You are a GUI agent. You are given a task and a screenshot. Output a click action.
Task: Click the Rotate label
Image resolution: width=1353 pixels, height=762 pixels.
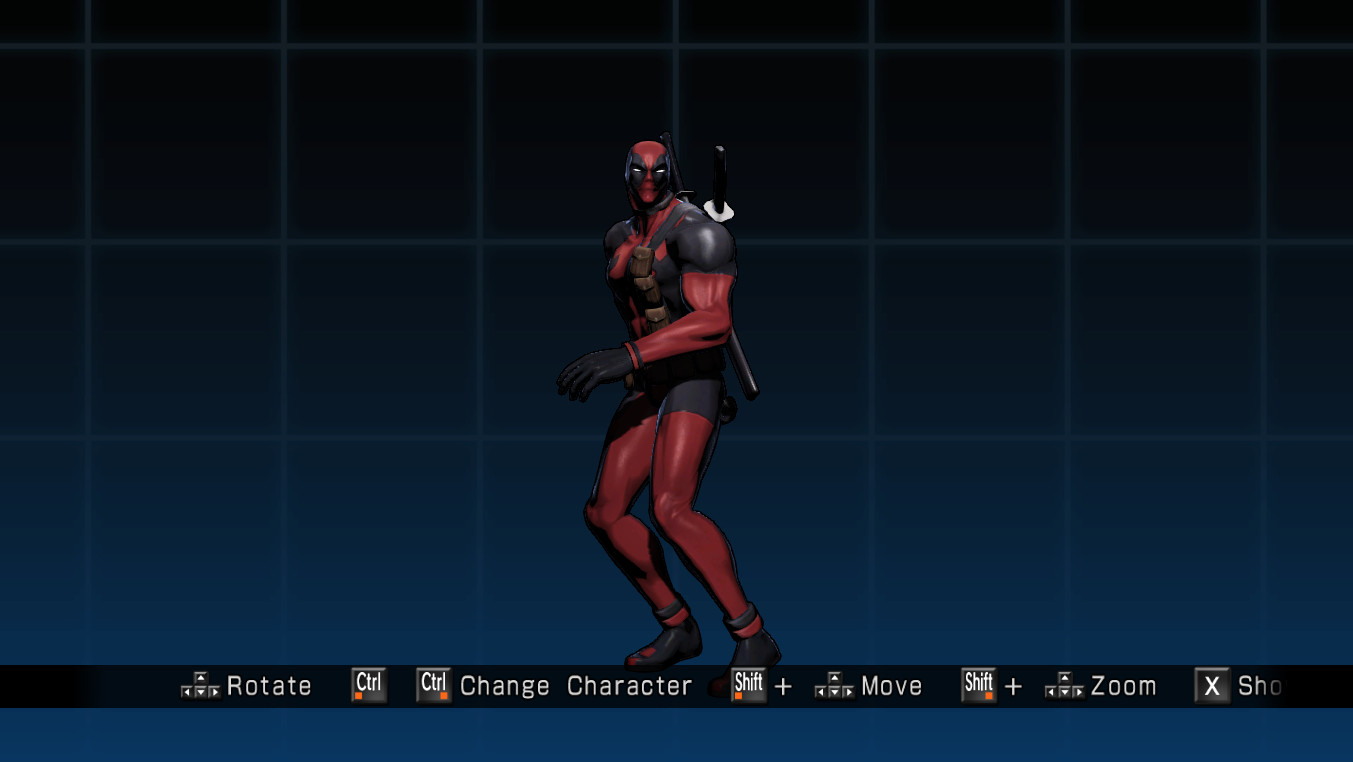(269, 686)
